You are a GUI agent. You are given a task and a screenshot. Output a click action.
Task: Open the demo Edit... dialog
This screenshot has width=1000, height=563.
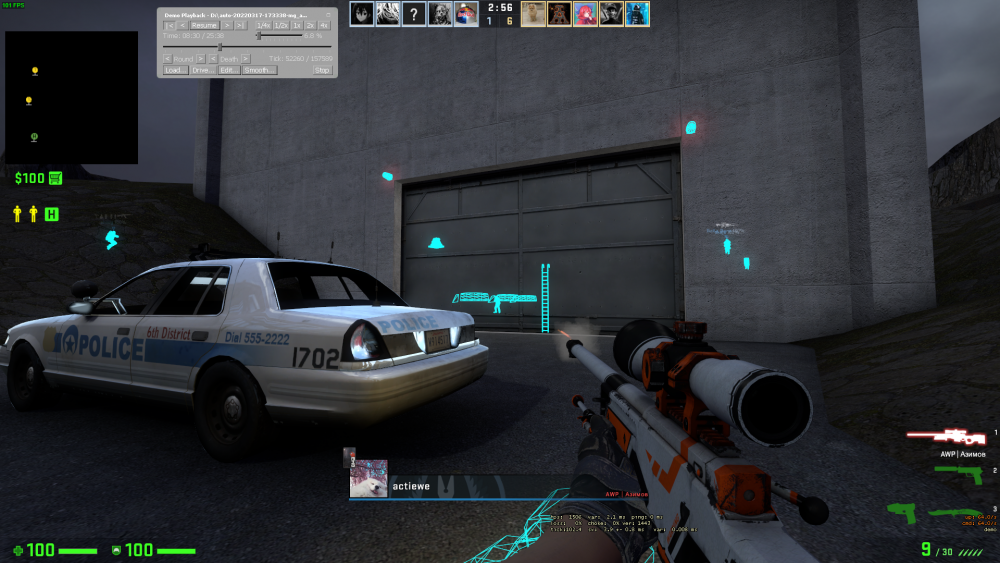(x=228, y=70)
